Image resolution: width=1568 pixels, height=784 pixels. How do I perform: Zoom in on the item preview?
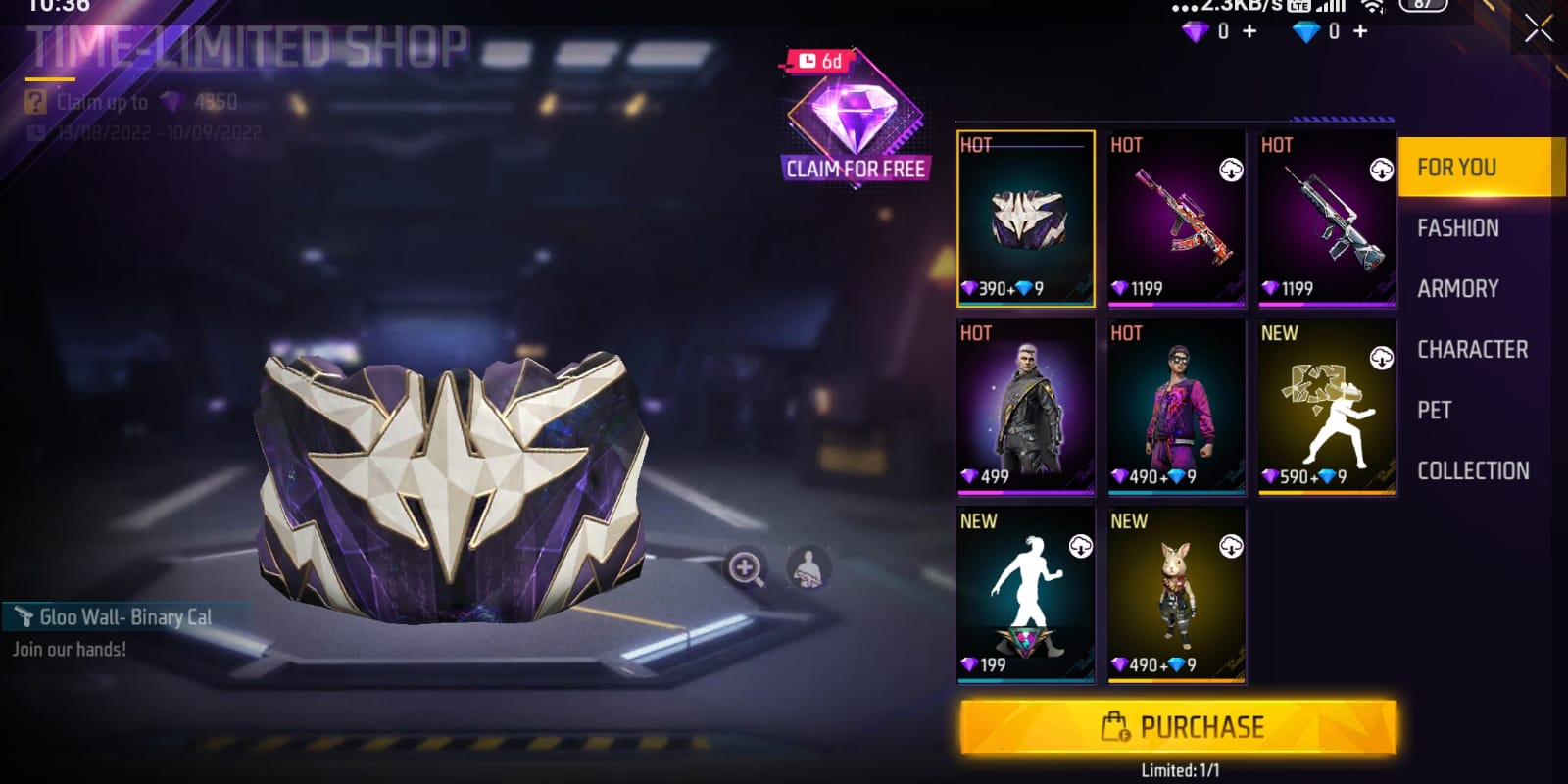click(746, 567)
